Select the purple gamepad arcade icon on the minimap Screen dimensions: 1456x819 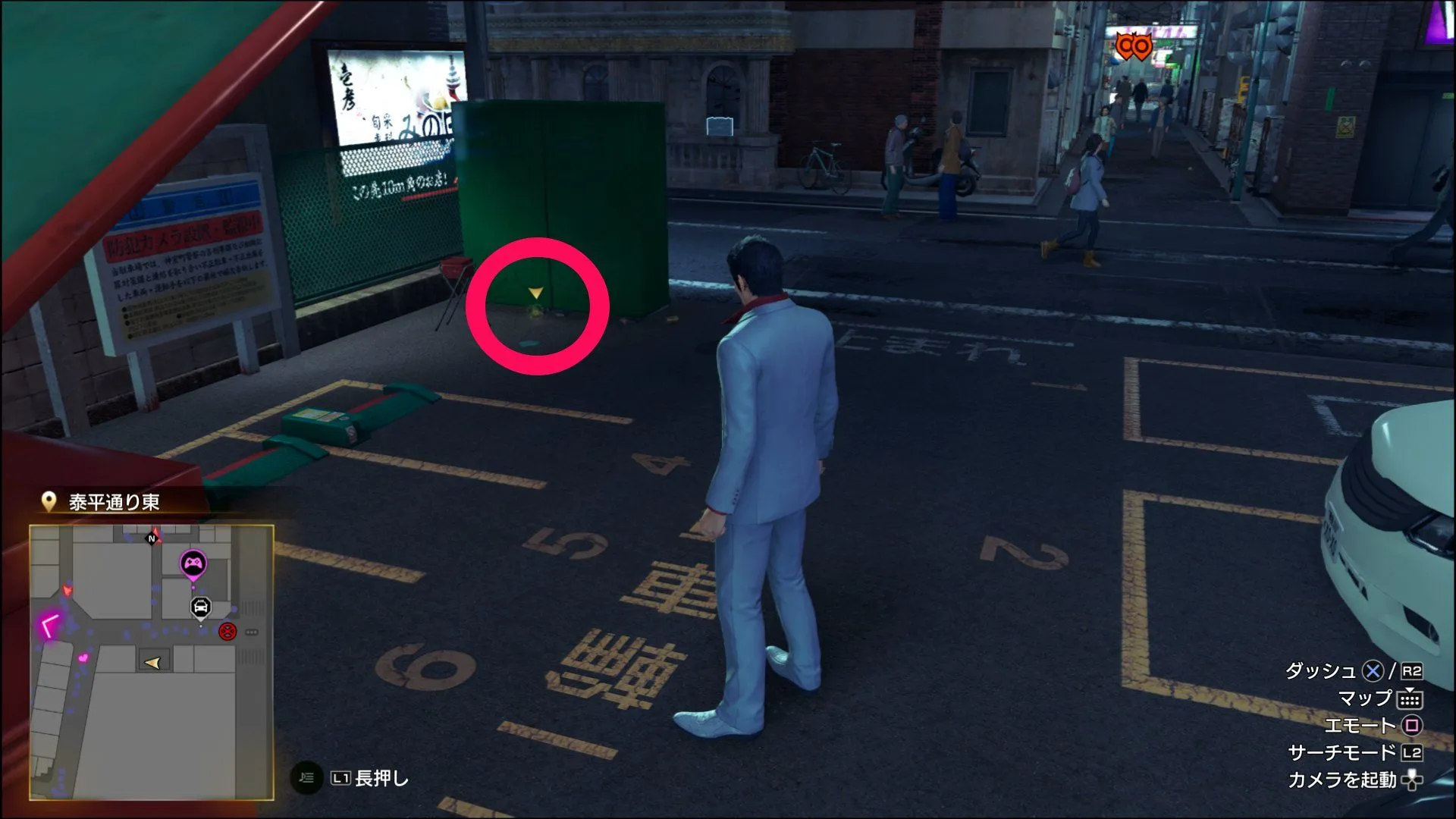pyautogui.click(x=193, y=563)
